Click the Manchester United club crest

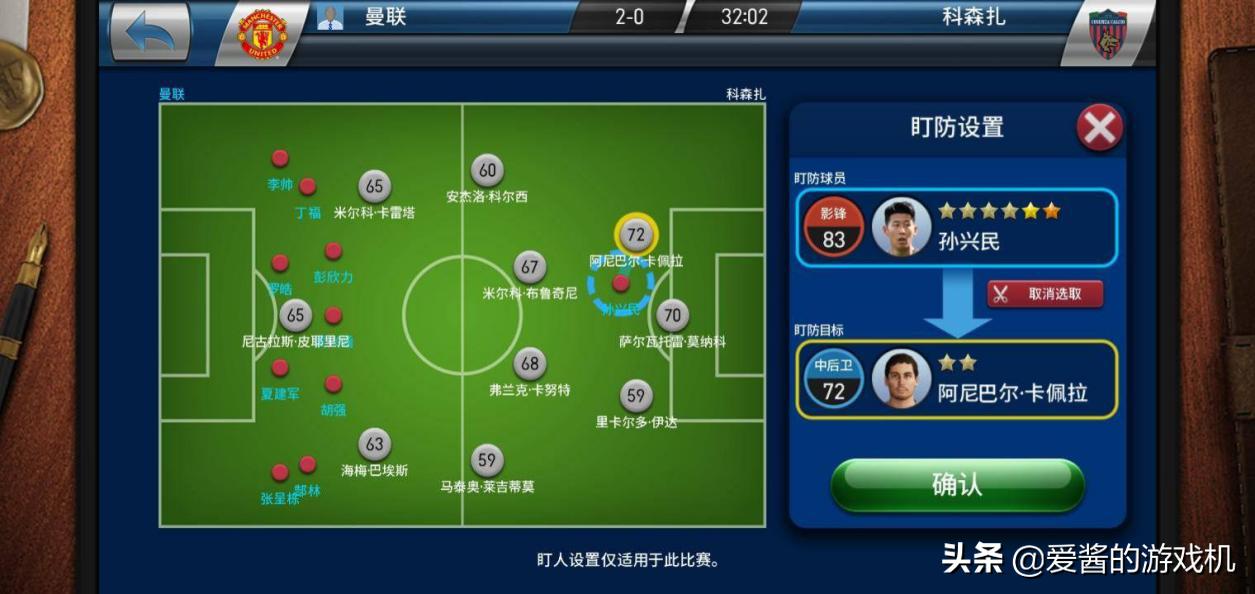pyautogui.click(x=262, y=34)
